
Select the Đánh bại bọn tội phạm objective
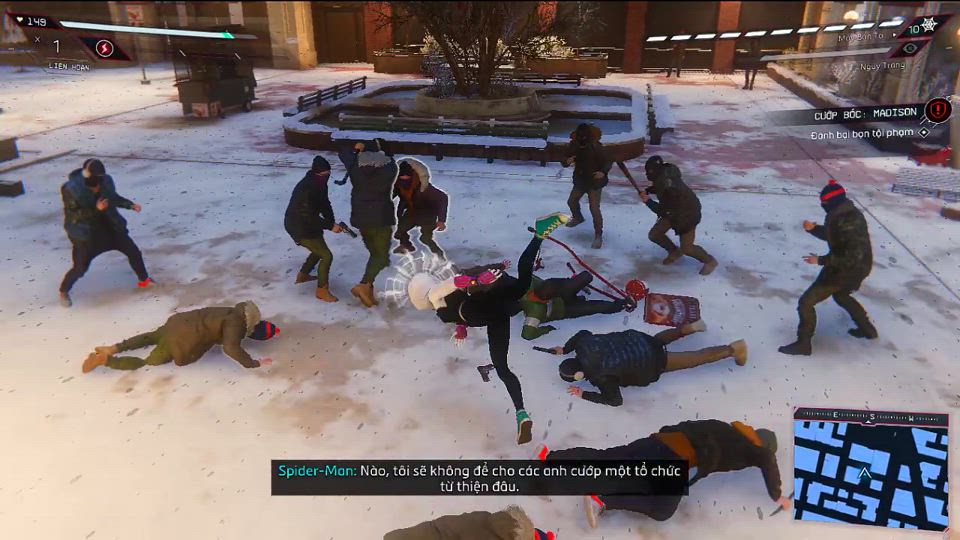point(867,133)
